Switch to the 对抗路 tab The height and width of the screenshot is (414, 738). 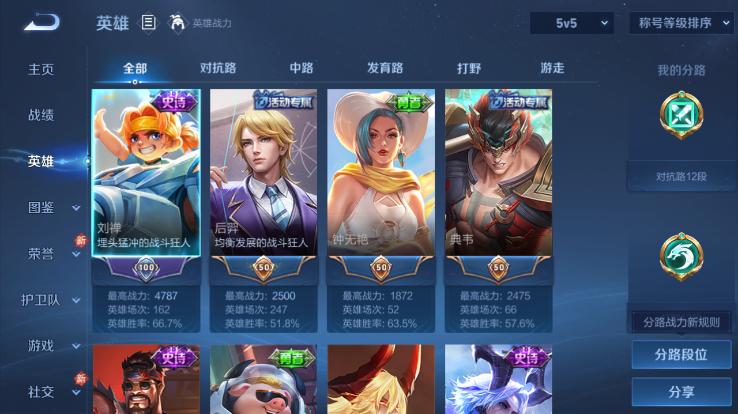coord(218,69)
